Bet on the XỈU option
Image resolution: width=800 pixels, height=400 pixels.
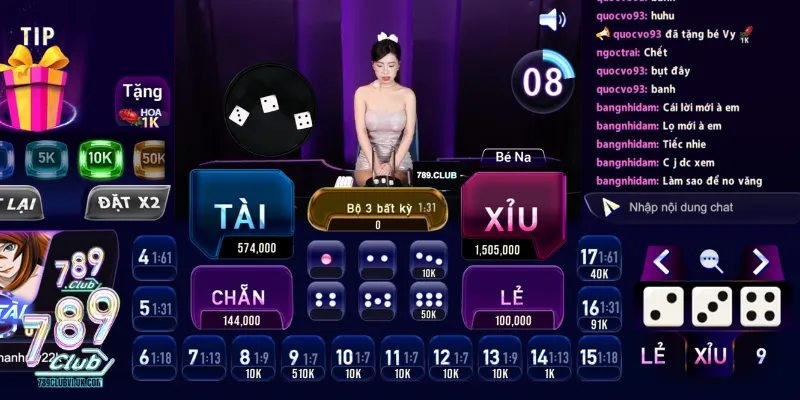[510, 216]
